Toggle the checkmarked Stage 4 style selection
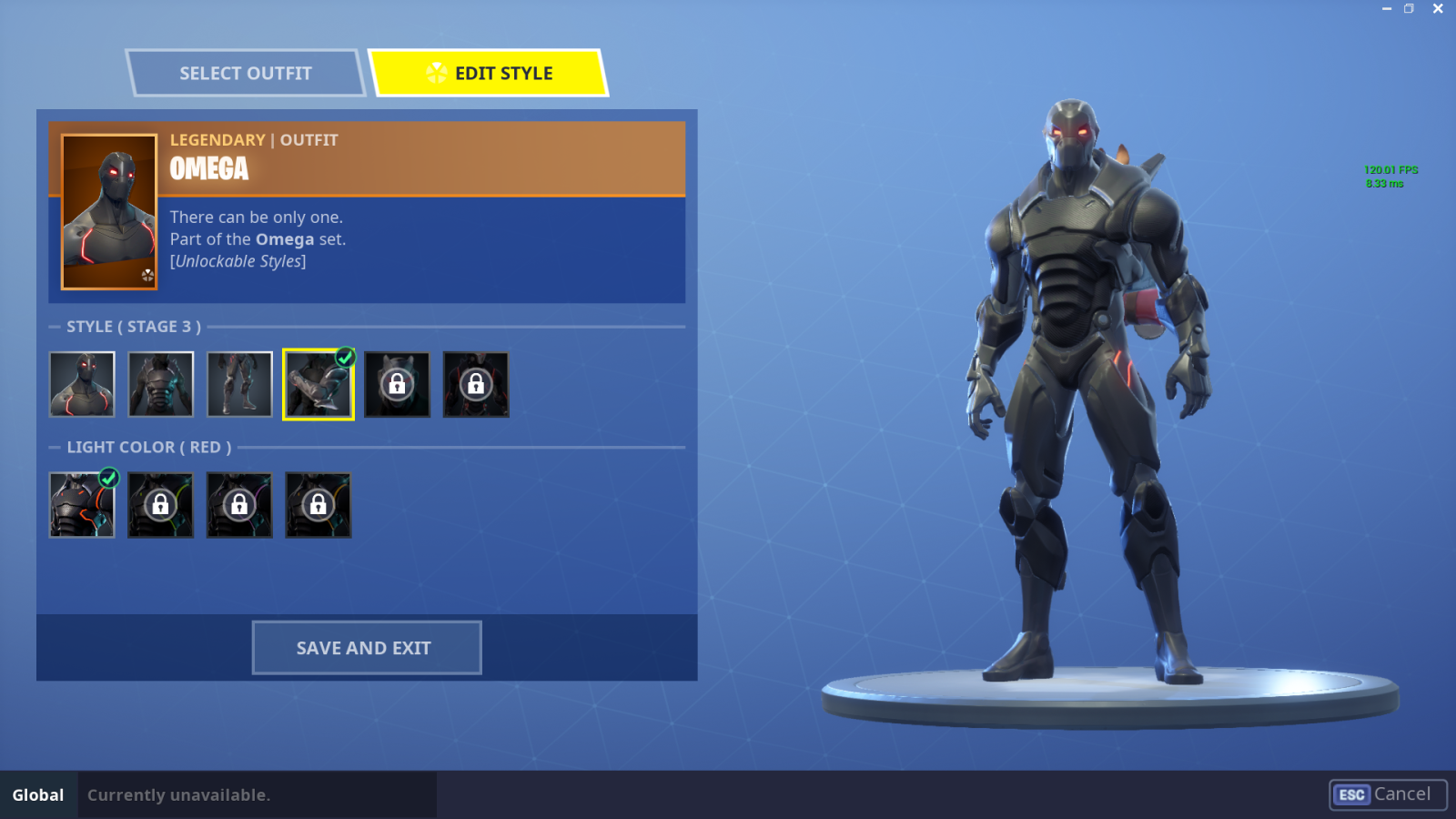Image resolution: width=1456 pixels, height=819 pixels. coord(318,384)
